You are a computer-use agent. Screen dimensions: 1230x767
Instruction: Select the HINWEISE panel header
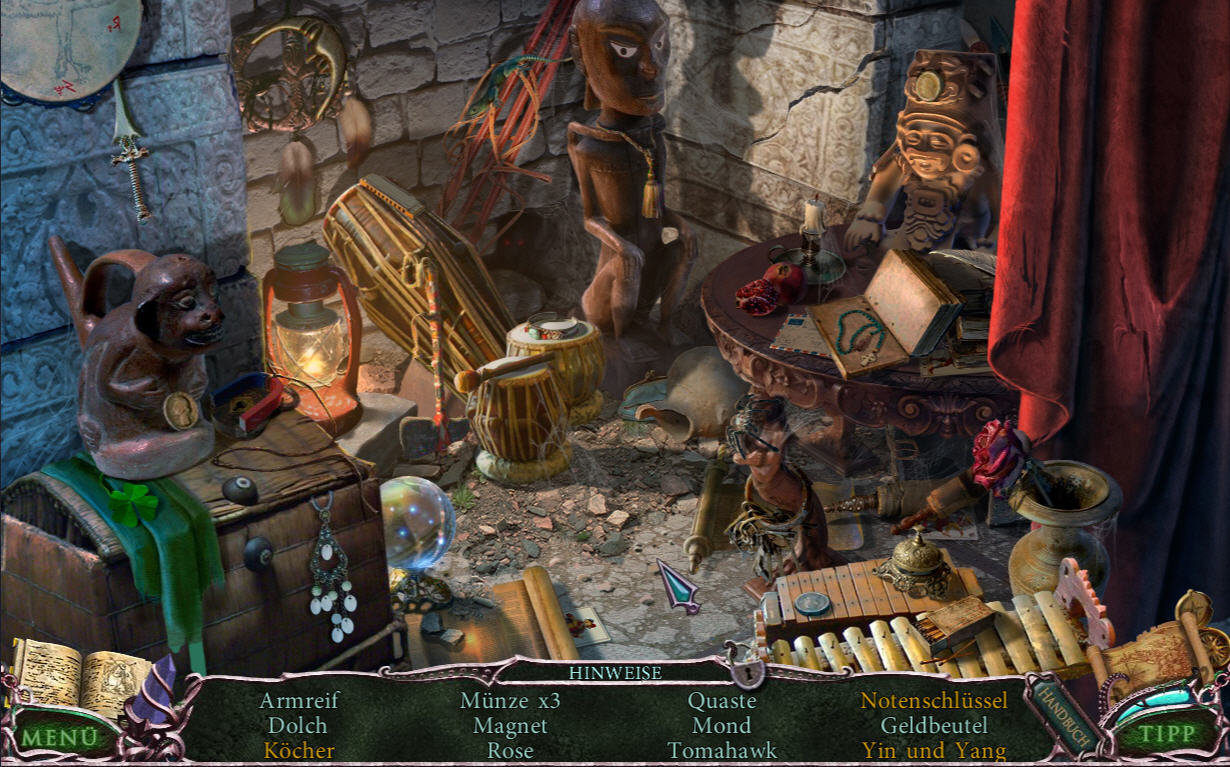pyautogui.click(x=615, y=673)
